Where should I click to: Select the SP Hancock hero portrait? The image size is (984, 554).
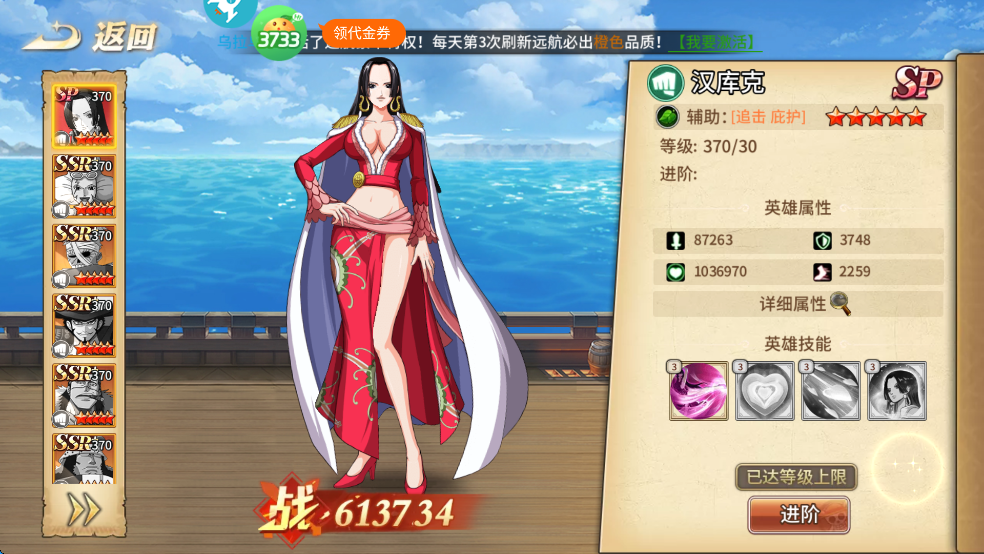84,116
